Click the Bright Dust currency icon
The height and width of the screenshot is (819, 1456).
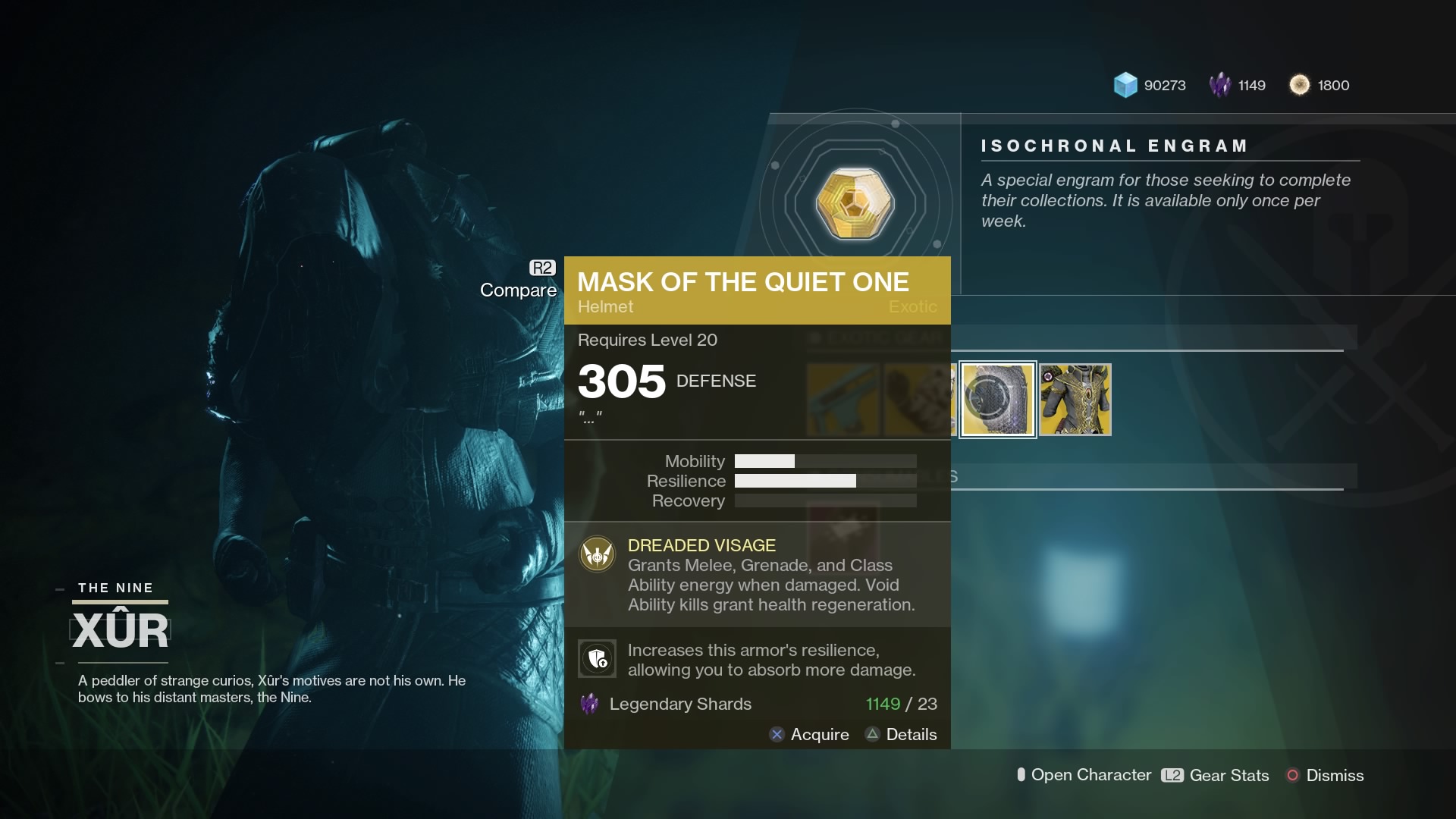click(x=1301, y=85)
